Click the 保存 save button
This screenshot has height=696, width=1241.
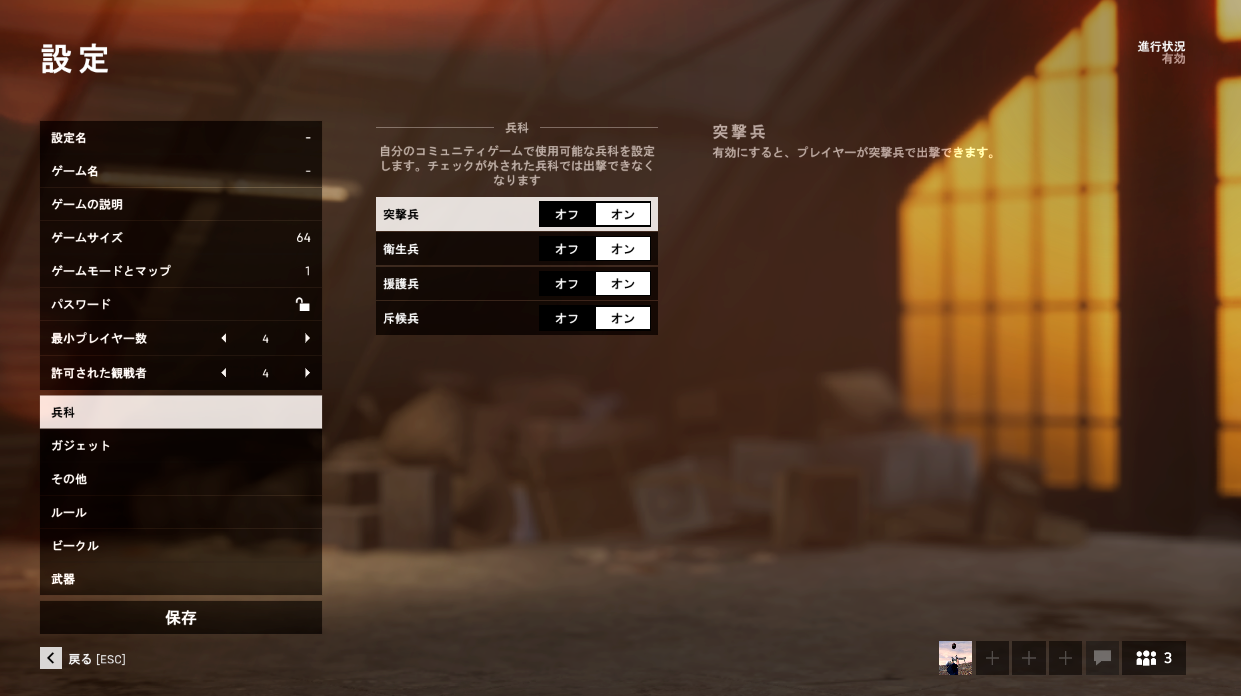[180, 618]
